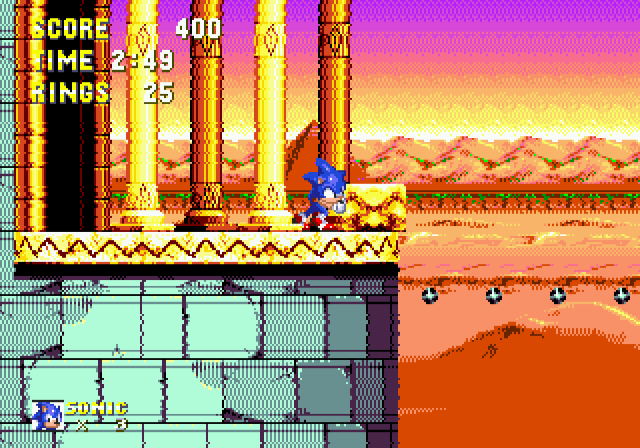Click Sonic's lives icon
Image resolution: width=640 pixels, height=448 pixels.
tap(47, 415)
